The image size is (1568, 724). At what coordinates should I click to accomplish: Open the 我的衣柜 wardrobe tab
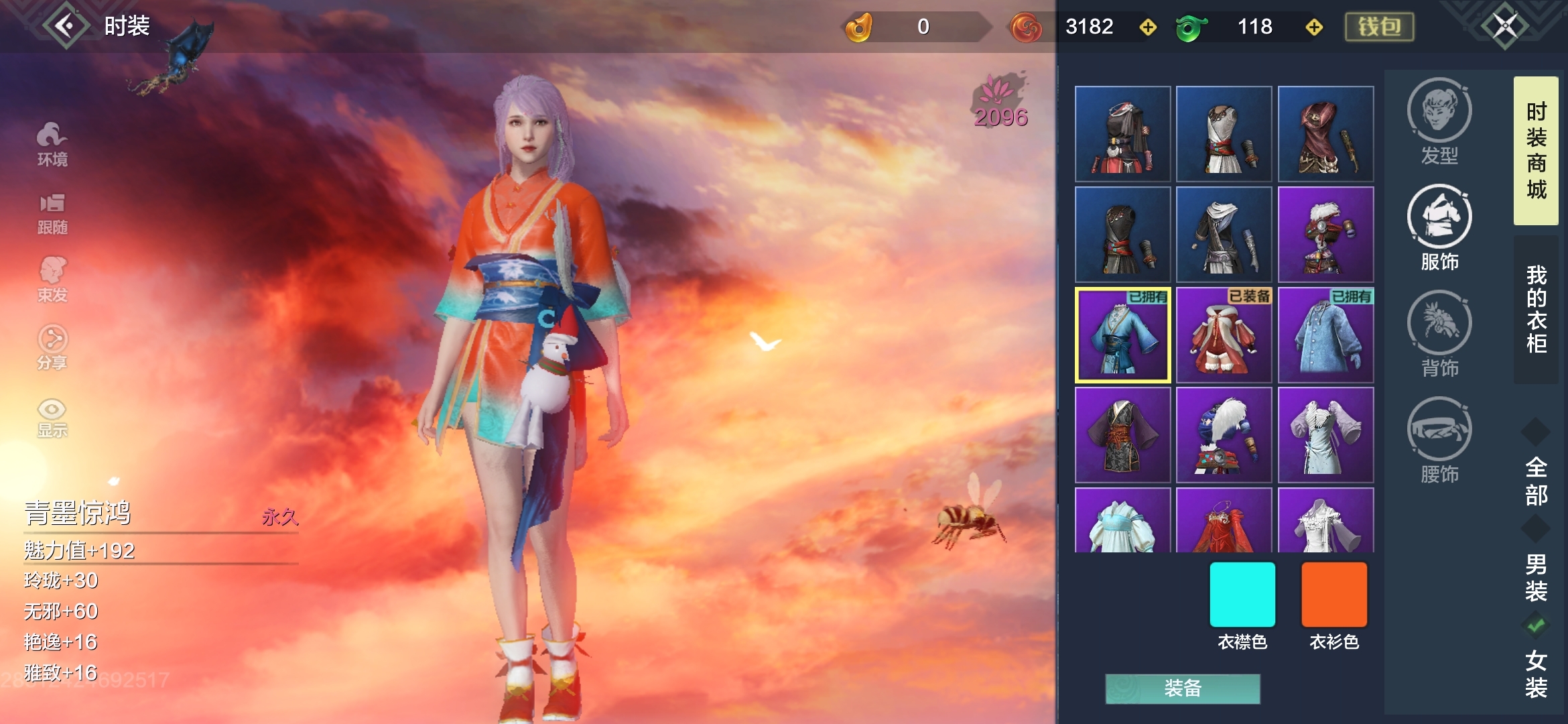pos(1536,309)
